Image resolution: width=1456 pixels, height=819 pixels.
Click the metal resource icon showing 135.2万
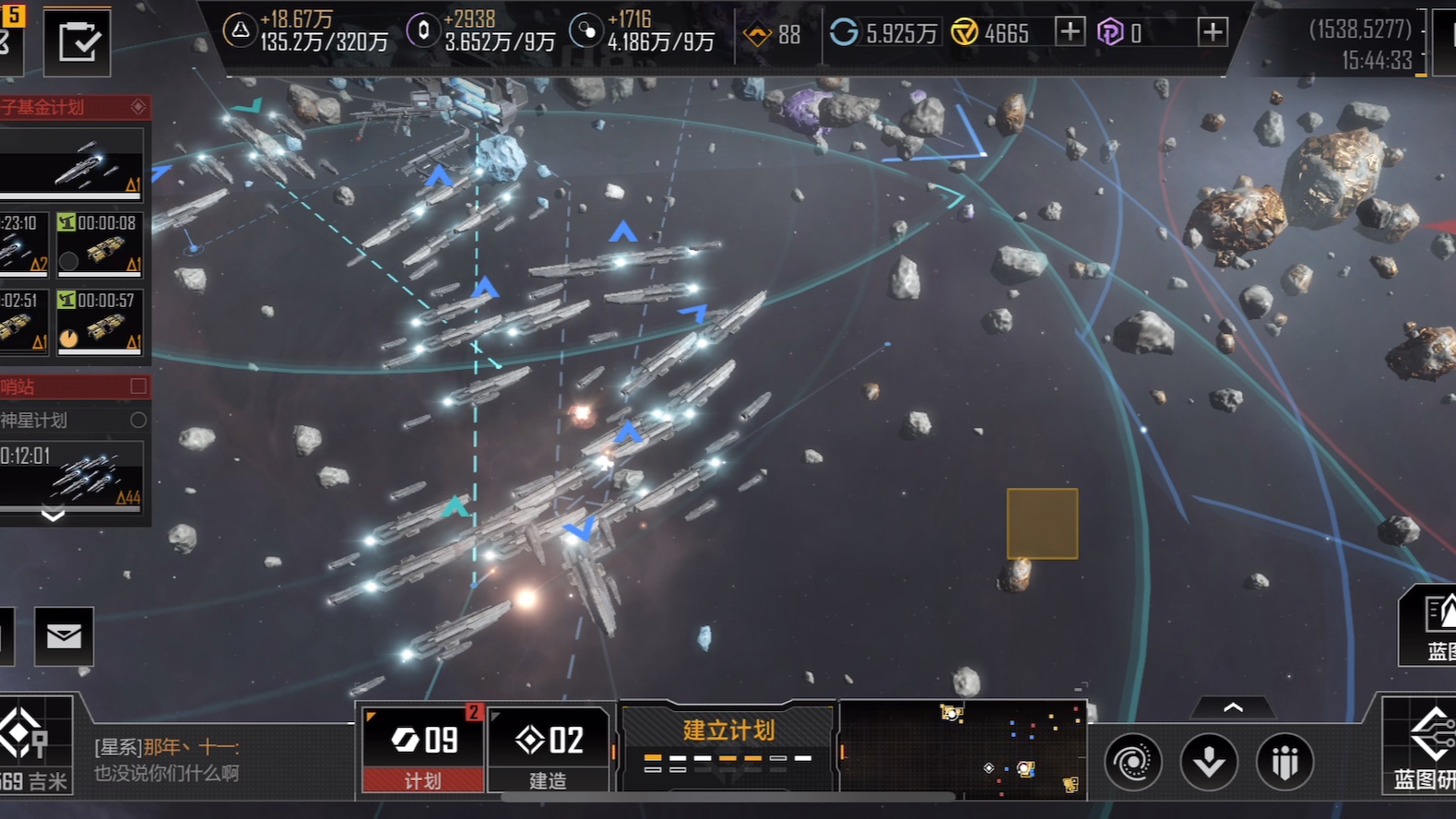[x=242, y=30]
